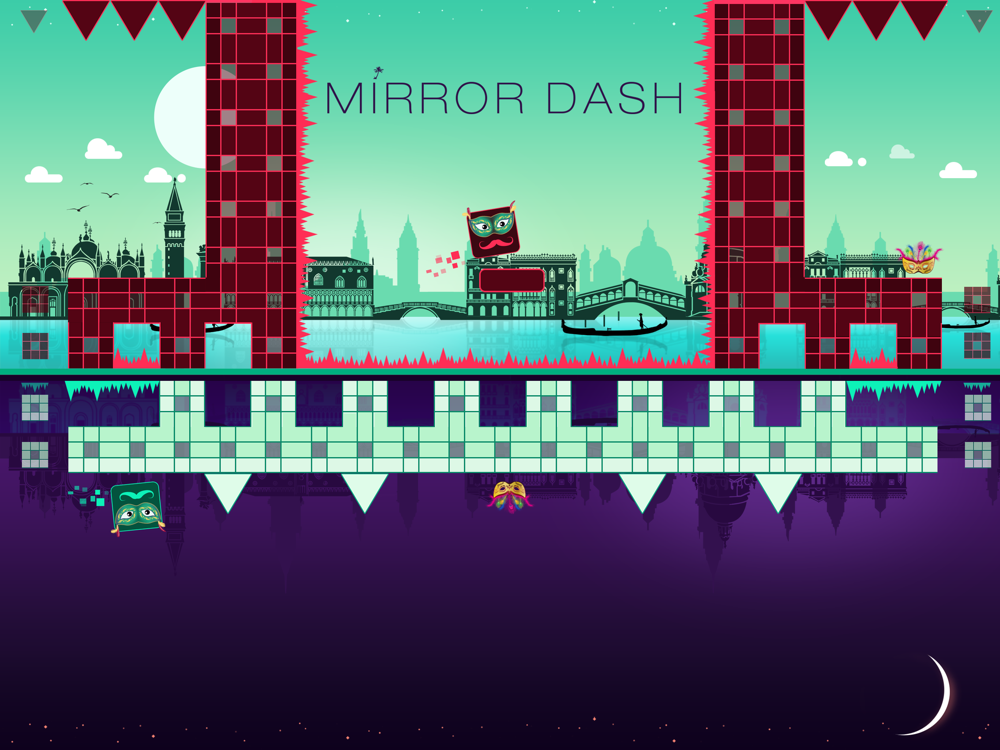Open the gray triangle dropdown in the top-right corner
Screen dimensions: 1000x750
coord(979,19)
